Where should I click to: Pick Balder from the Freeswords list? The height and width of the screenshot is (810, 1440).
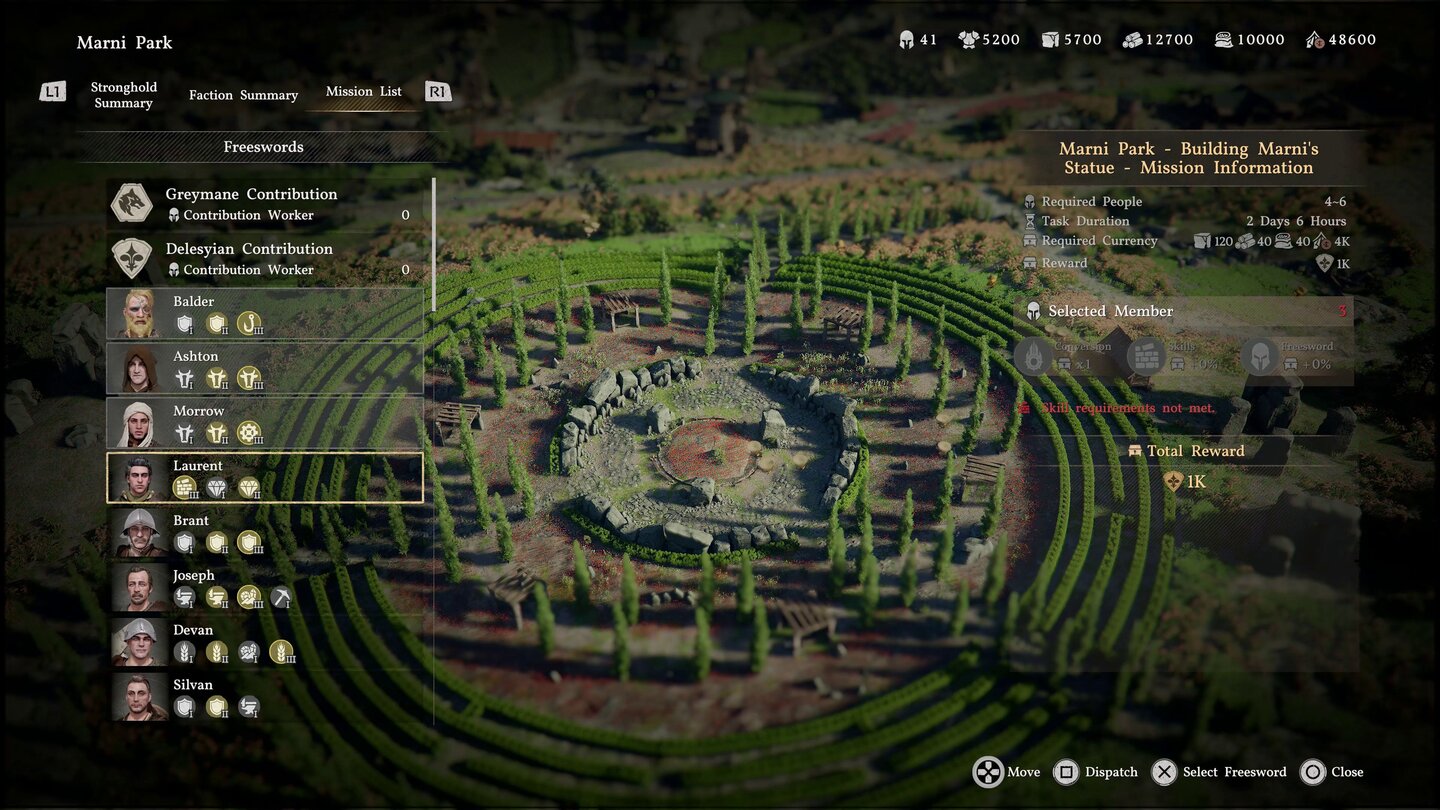[264, 313]
